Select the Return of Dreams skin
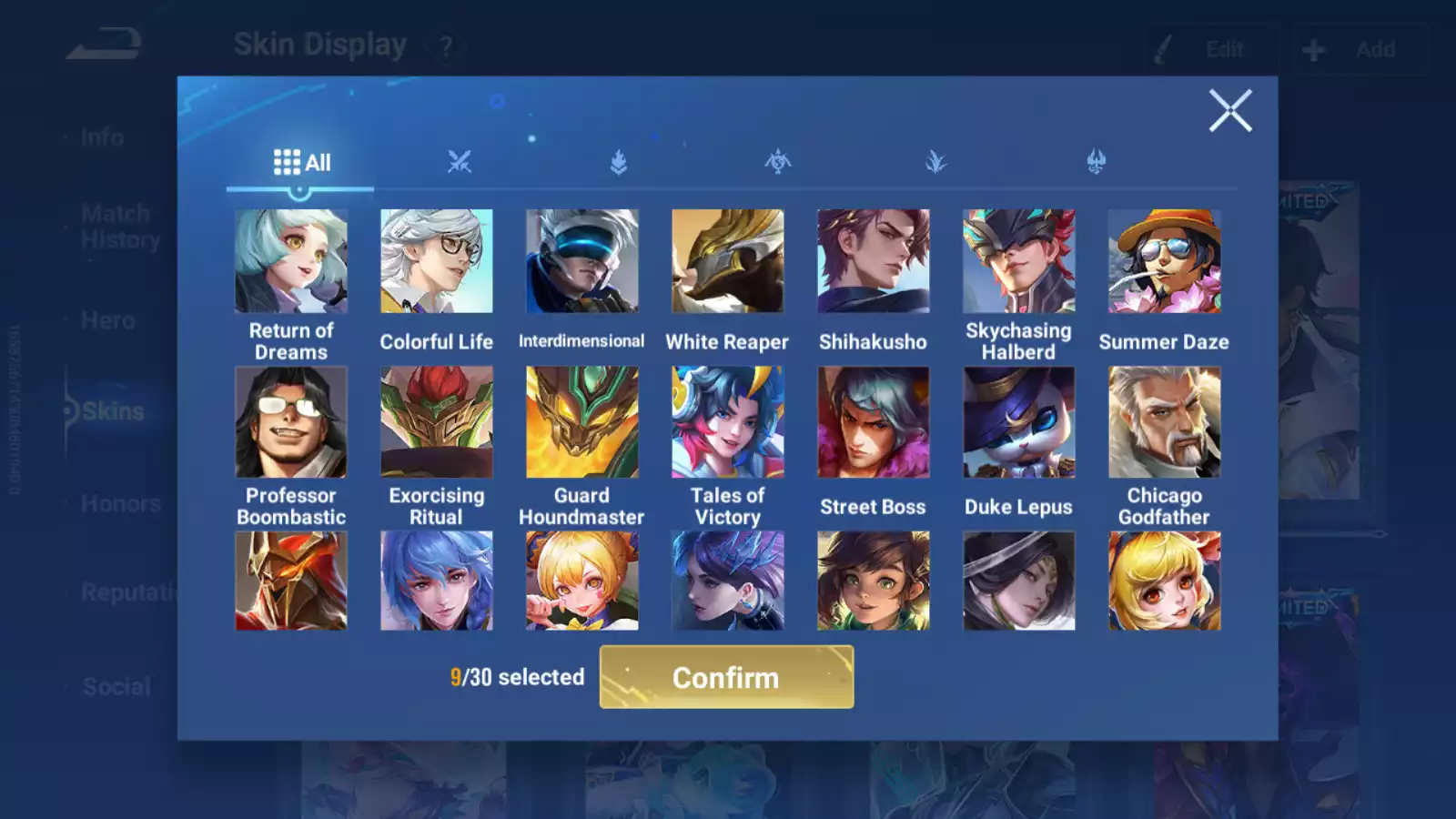The height and width of the screenshot is (819, 1456). (291, 262)
